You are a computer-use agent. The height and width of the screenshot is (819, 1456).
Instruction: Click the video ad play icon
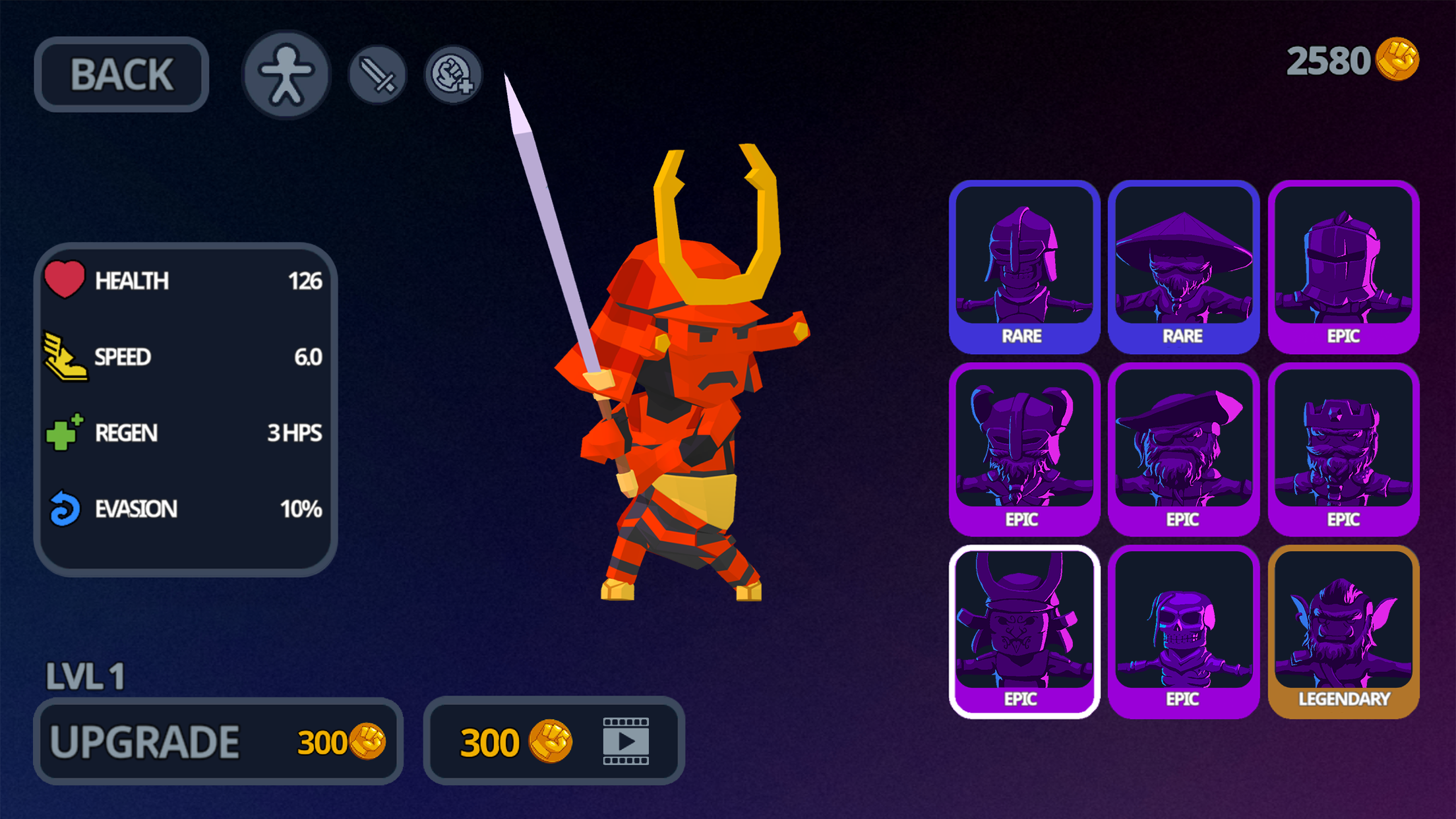(624, 741)
